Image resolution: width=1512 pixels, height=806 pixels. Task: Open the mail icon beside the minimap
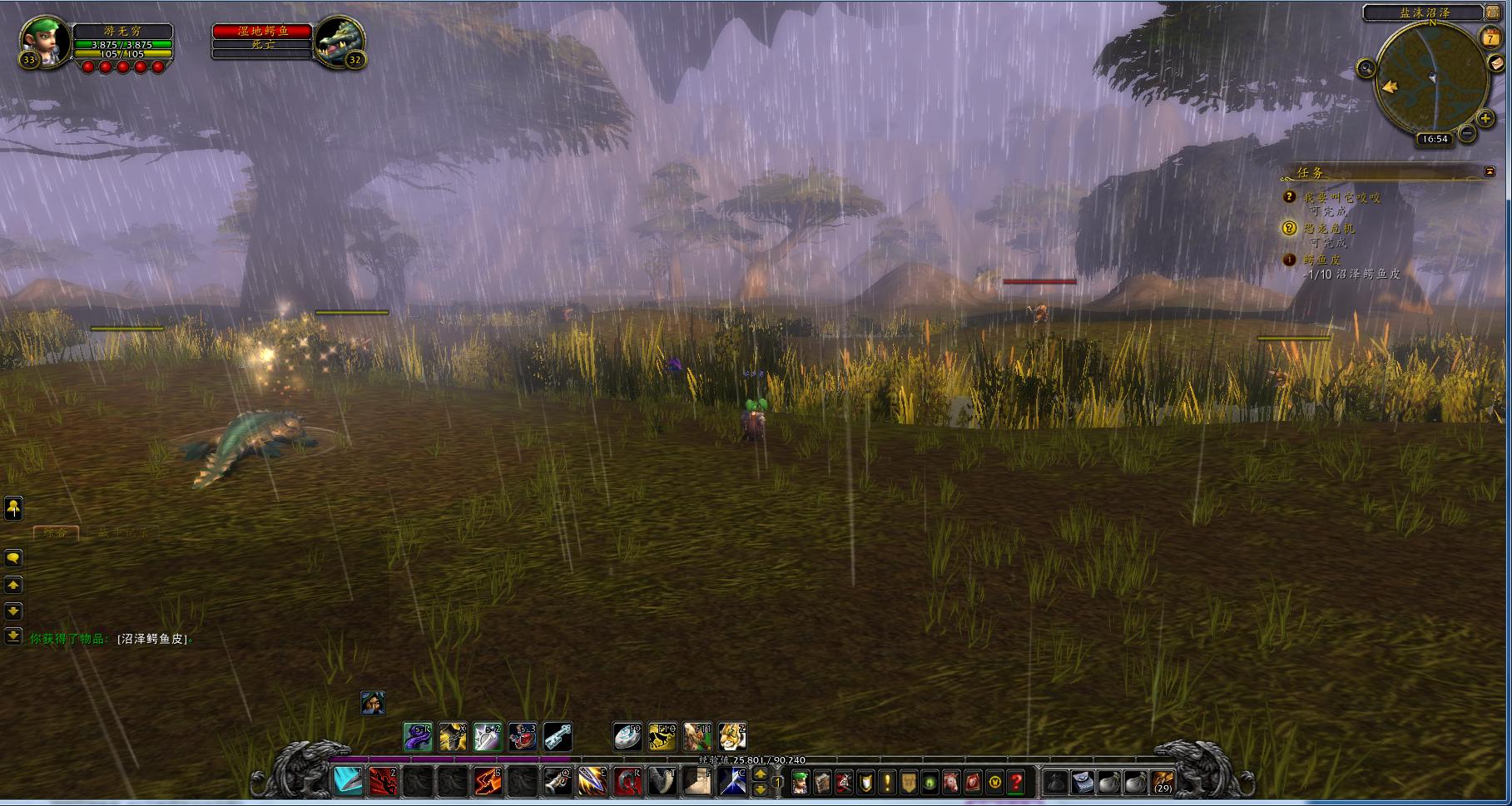[1497, 65]
